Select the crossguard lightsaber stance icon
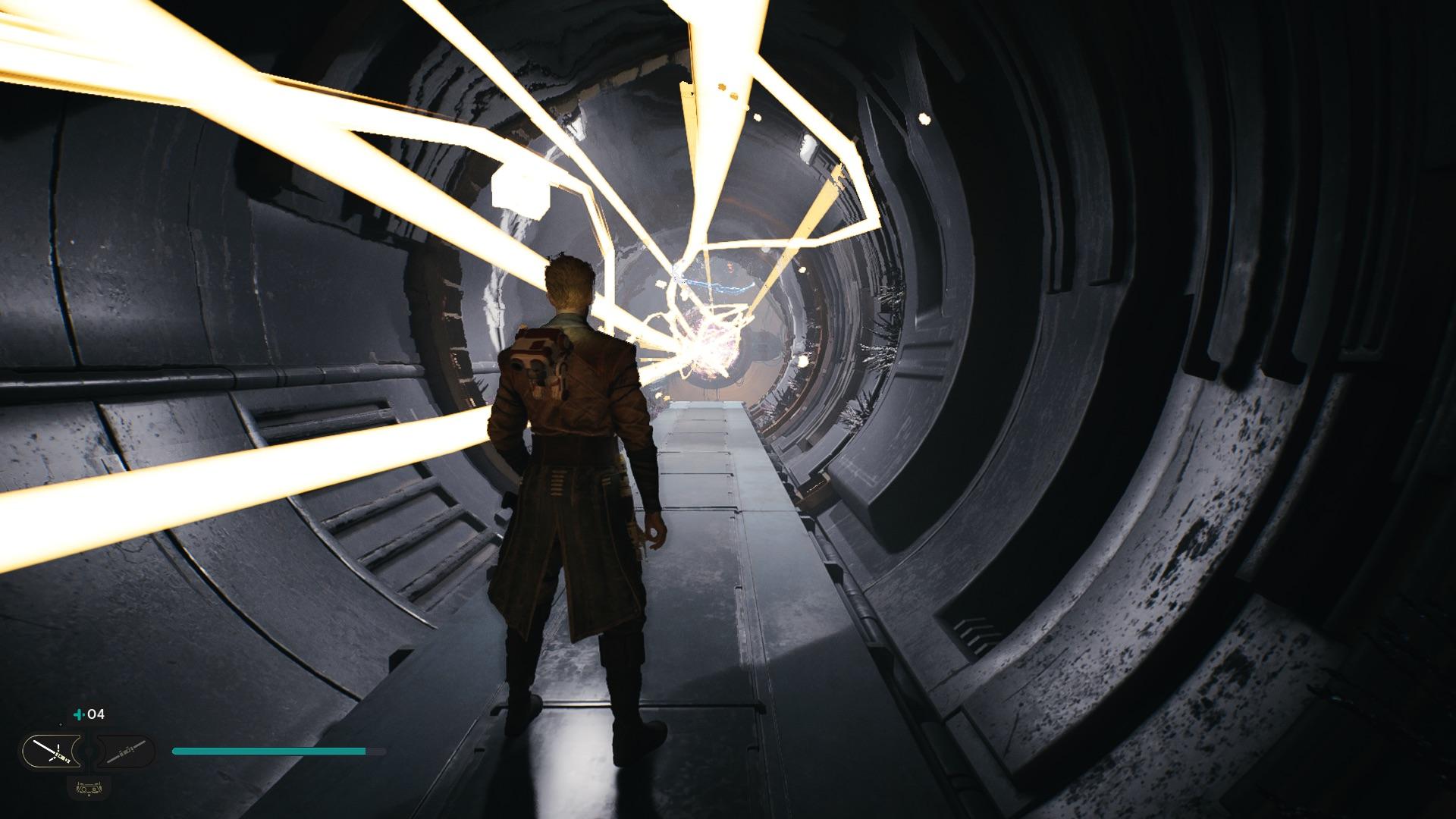This screenshot has width=1456, height=819. (x=51, y=752)
